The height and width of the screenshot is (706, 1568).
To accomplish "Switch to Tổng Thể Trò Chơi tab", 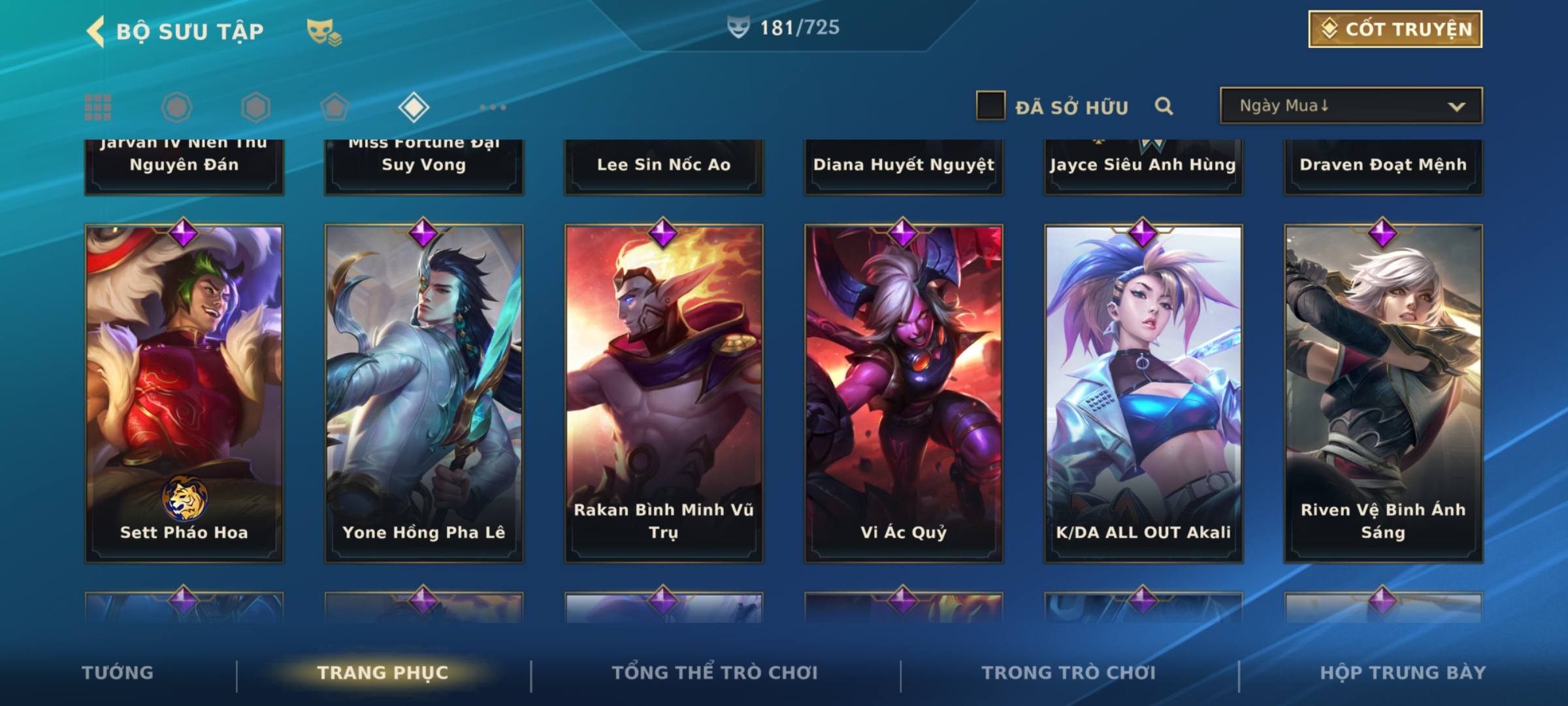I will click(715, 673).
